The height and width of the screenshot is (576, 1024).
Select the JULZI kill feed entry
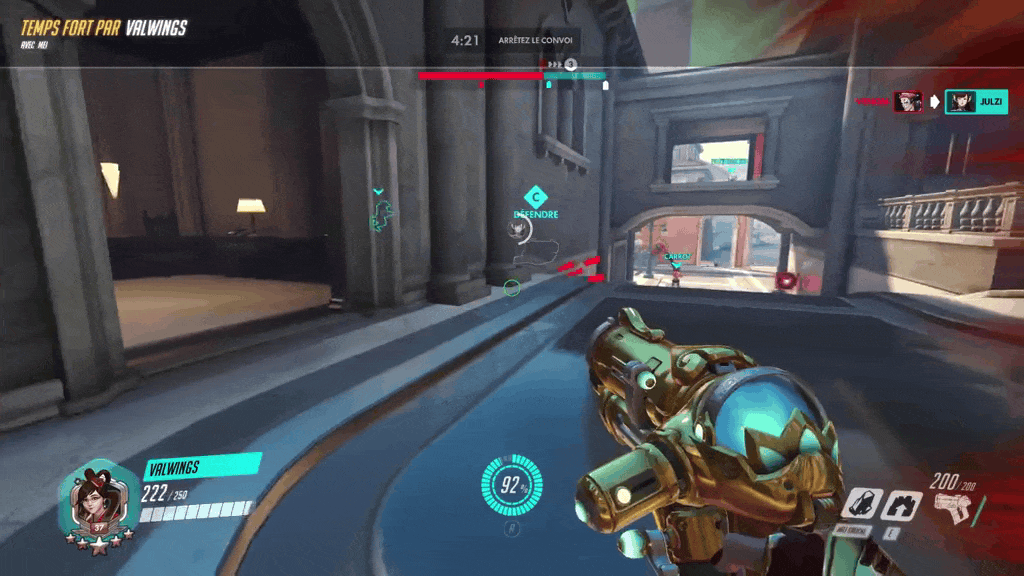976,102
